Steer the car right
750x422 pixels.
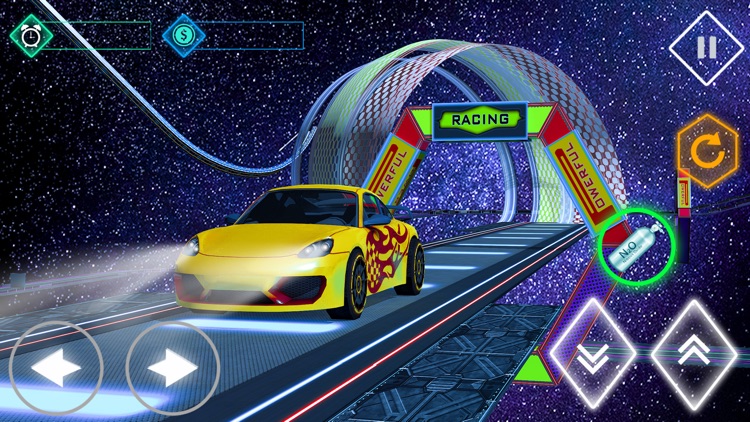[172, 368]
